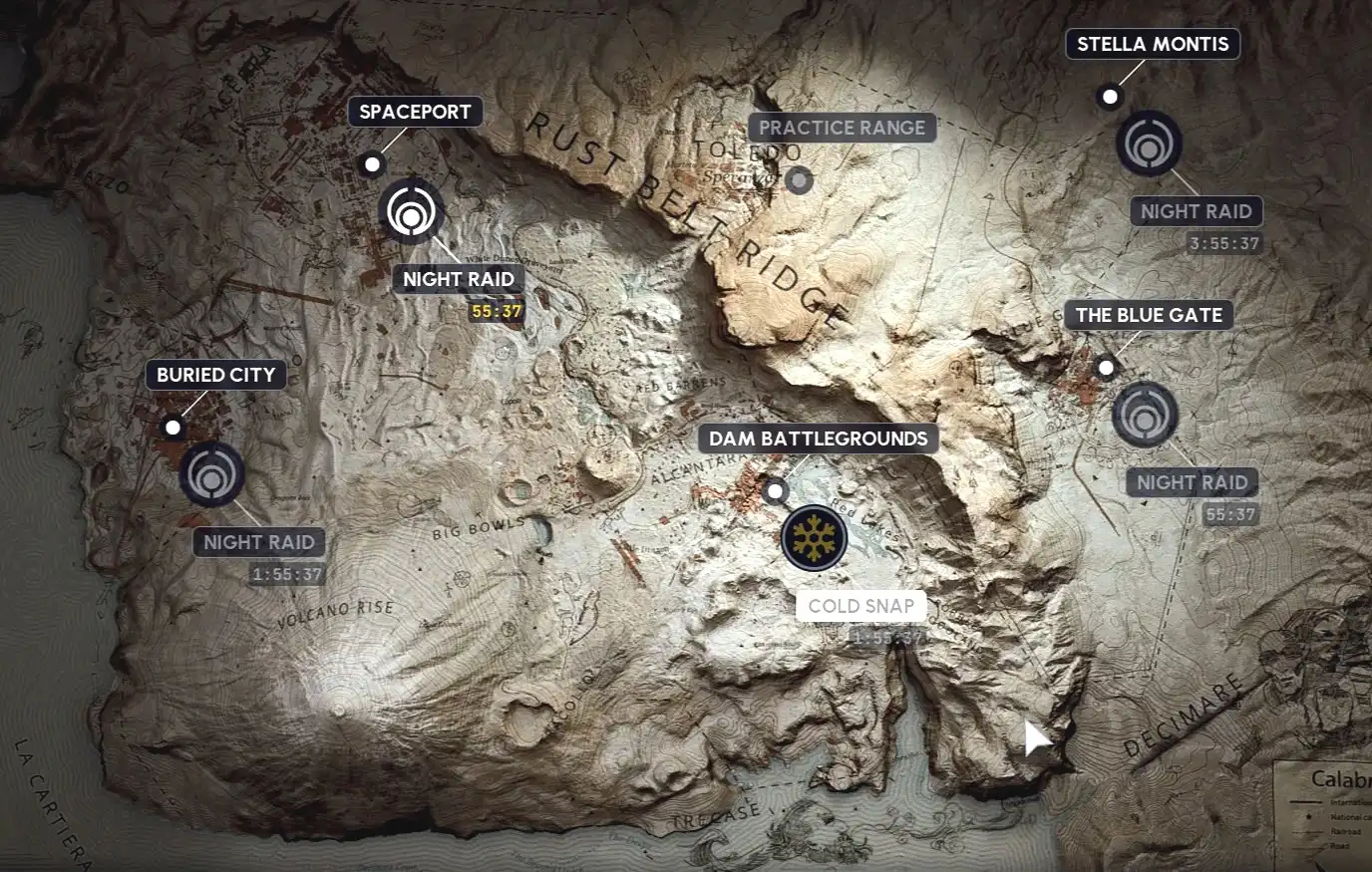The image size is (1372, 872).
Task: Click the Buried City location pin
Action: [x=174, y=428]
